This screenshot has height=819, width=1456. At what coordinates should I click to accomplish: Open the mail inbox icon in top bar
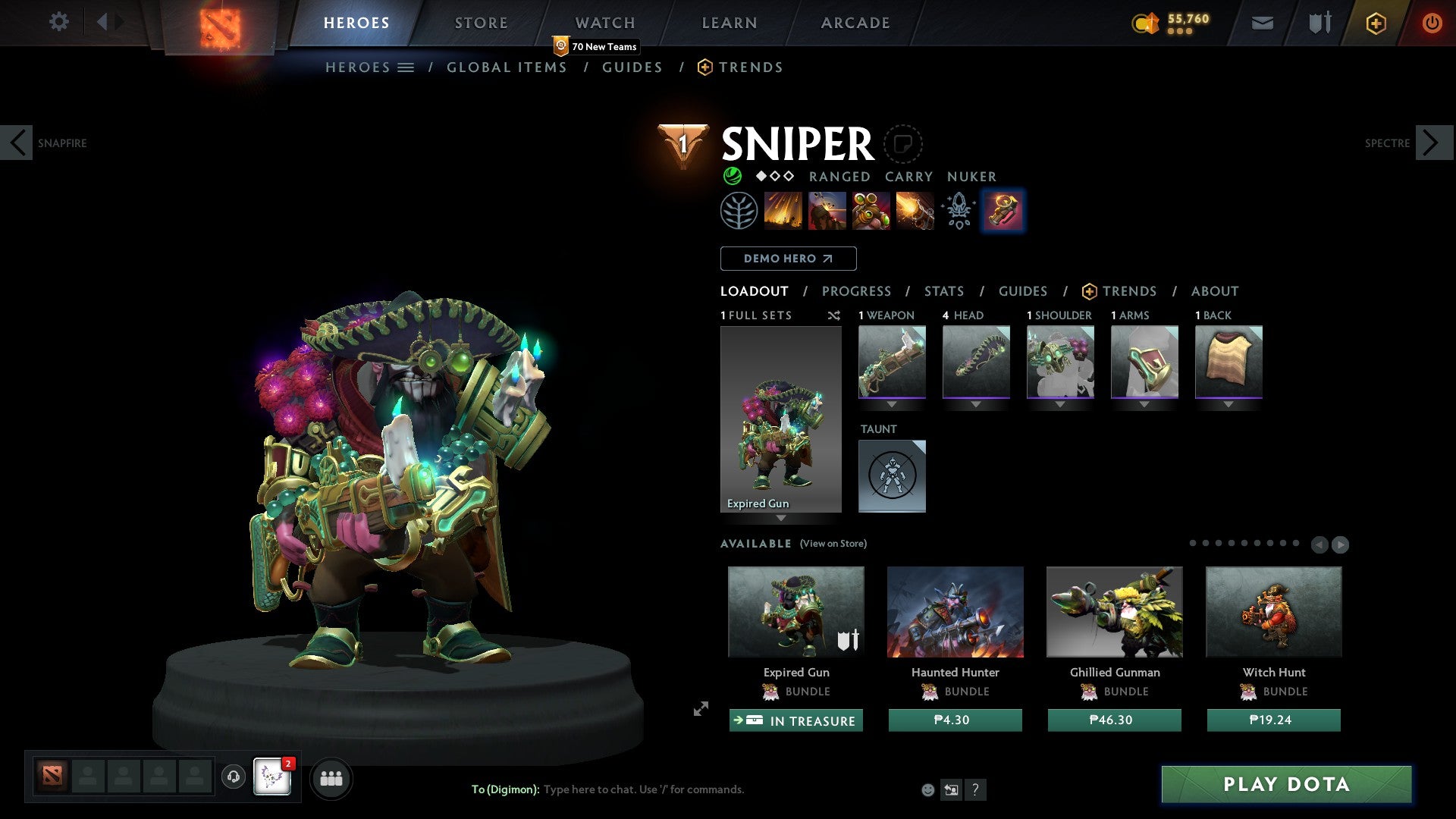pyautogui.click(x=1262, y=23)
